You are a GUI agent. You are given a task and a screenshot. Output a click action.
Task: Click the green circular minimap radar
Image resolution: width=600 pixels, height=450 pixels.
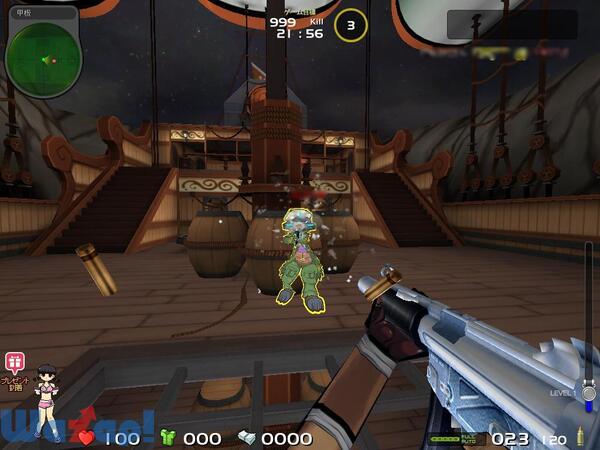pyautogui.click(x=42, y=58)
